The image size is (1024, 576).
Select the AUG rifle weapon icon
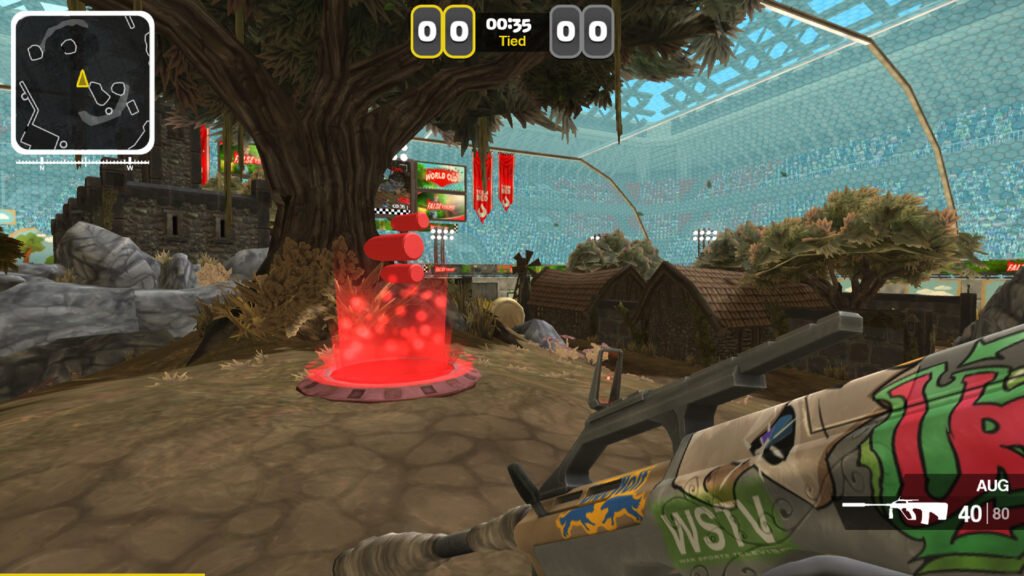click(896, 512)
